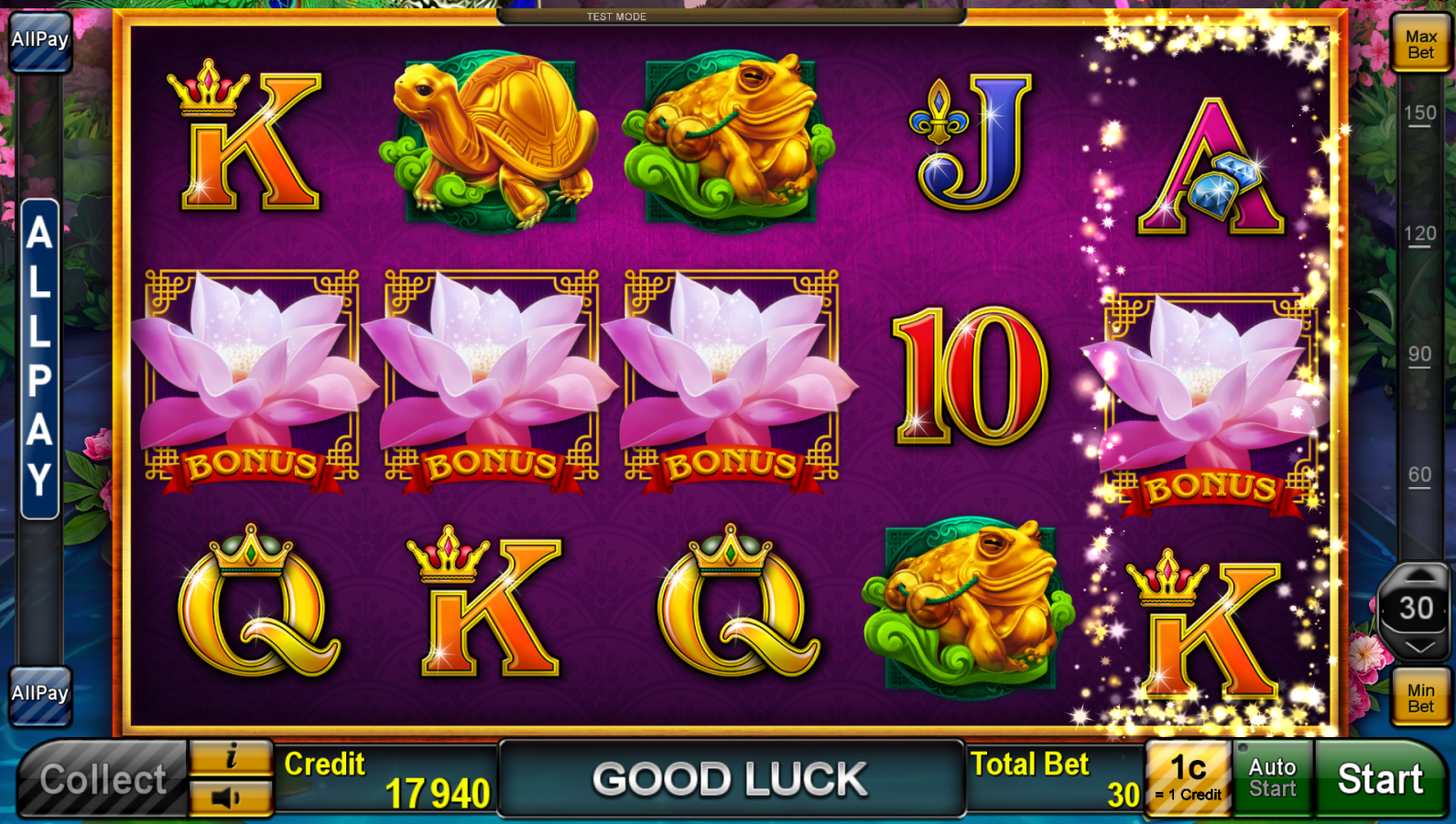Set the wager to Min Bet
1456x824 pixels.
(x=1420, y=698)
